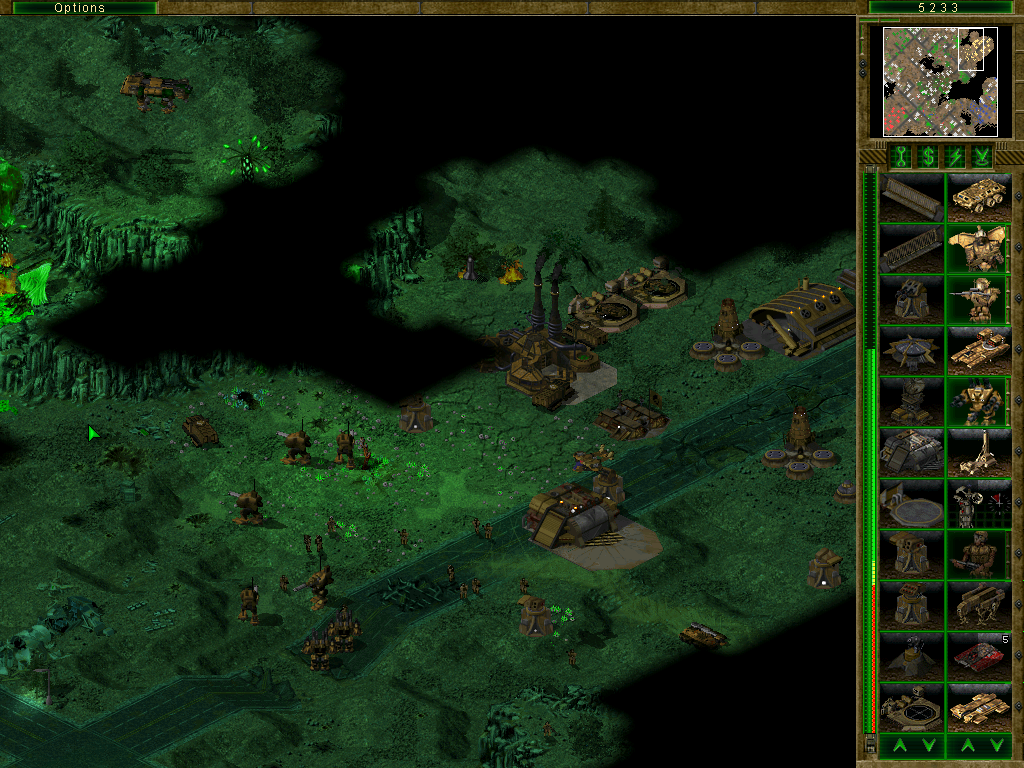1024x768 pixels.
Task: Click the cyborg unit with clock overlay
Action: click(x=978, y=504)
